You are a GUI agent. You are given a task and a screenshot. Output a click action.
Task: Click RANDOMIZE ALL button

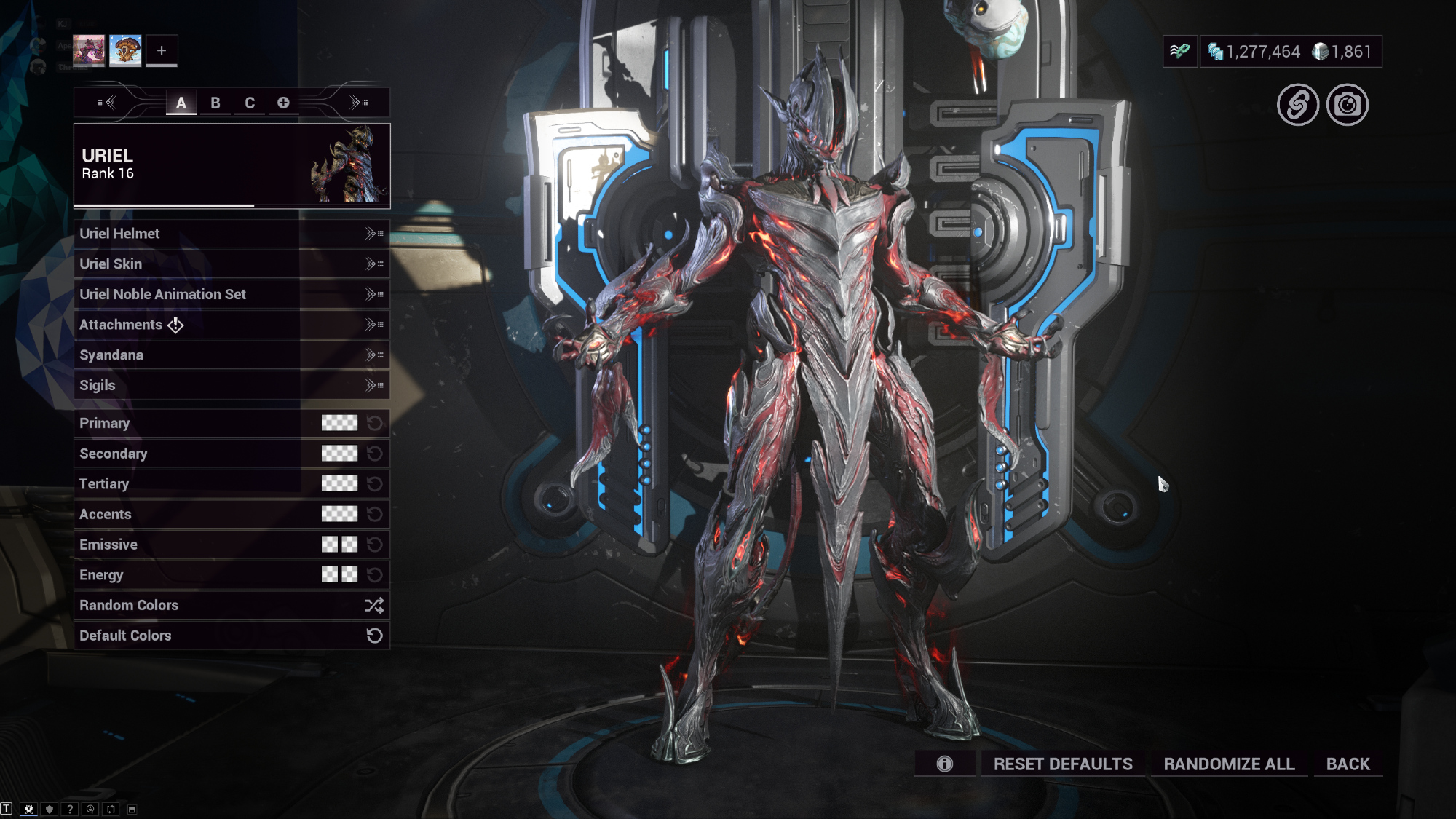(x=1229, y=764)
